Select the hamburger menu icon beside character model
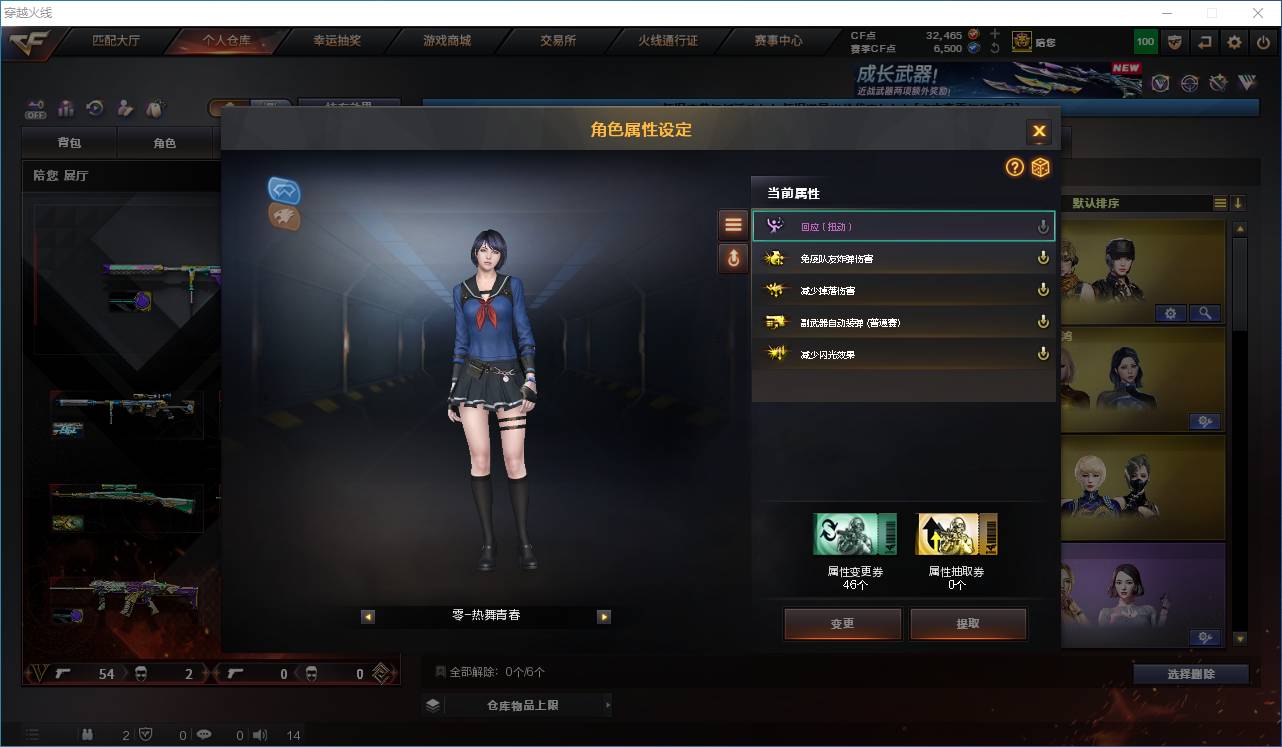Image resolution: width=1282 pixels, height=747 pixels. (x=733, y=224)
